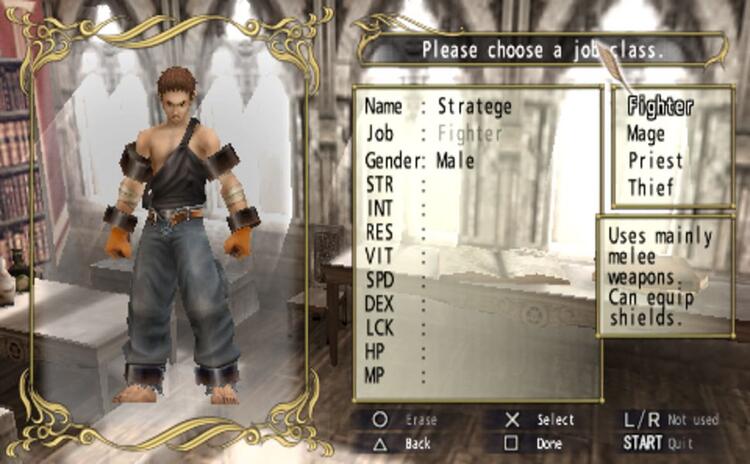Click the Name field showing Stratege

pos(475,106)
